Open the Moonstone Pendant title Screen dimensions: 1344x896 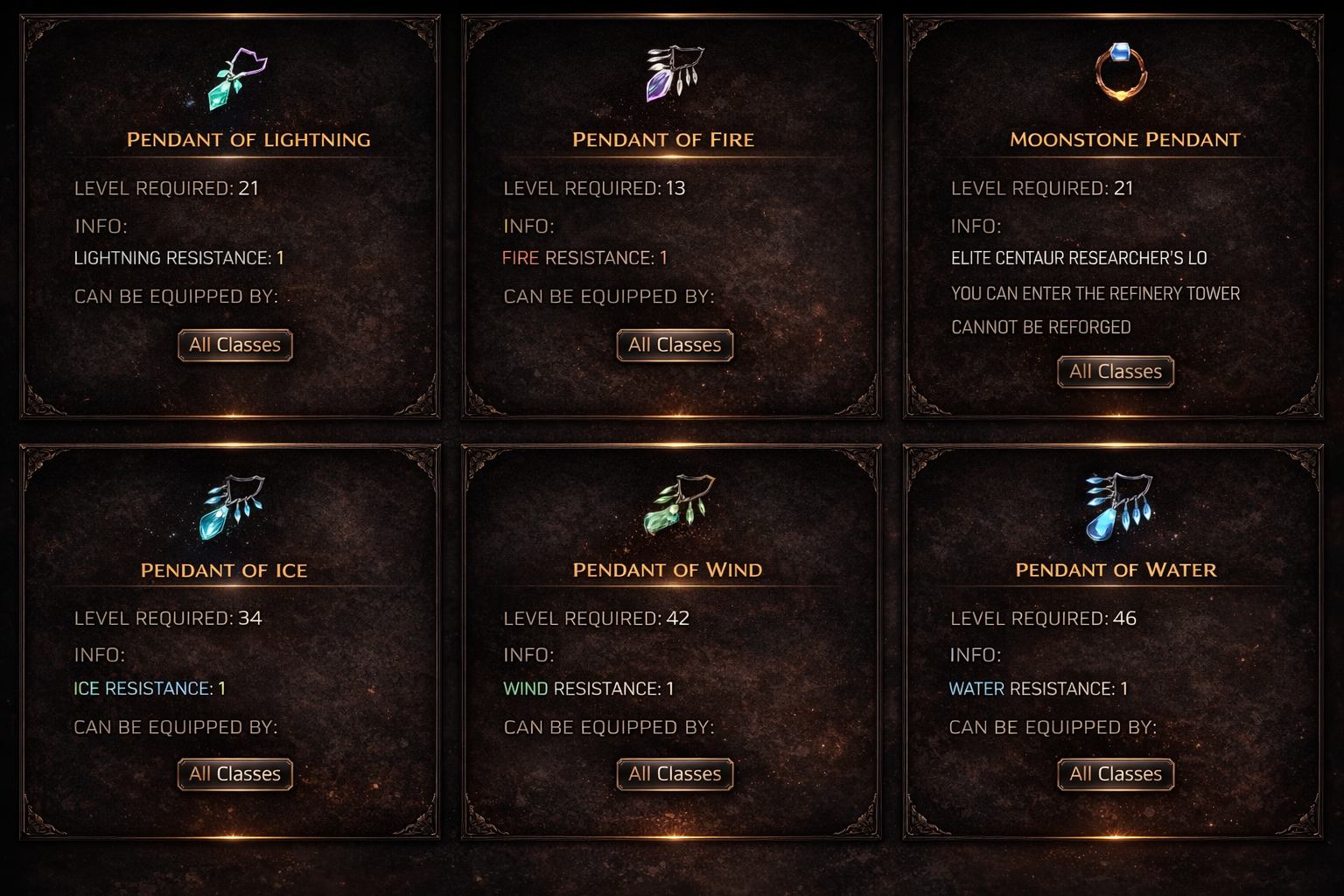coord(1125,140)
